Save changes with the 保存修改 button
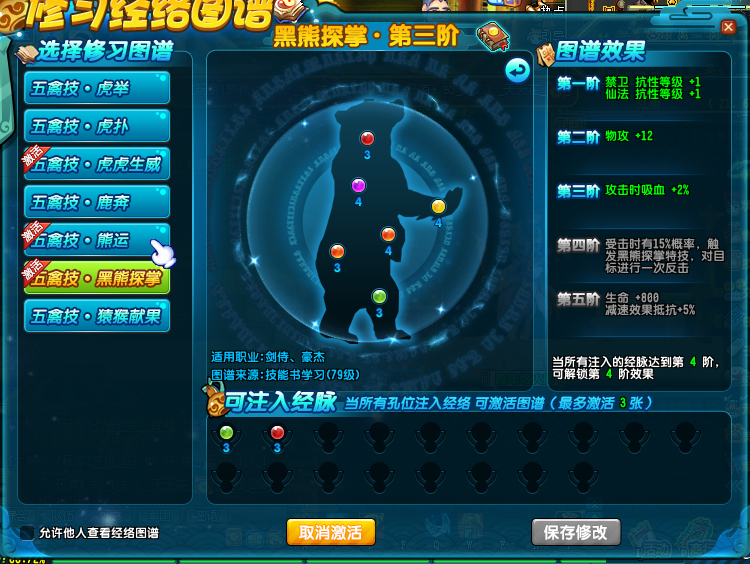Viewport: 750px width, 564px height. tap(575, 531)
